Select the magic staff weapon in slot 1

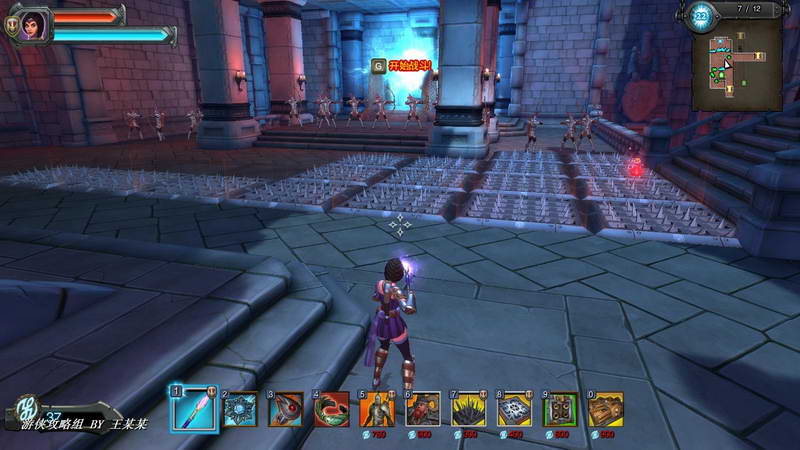point(193,409)
